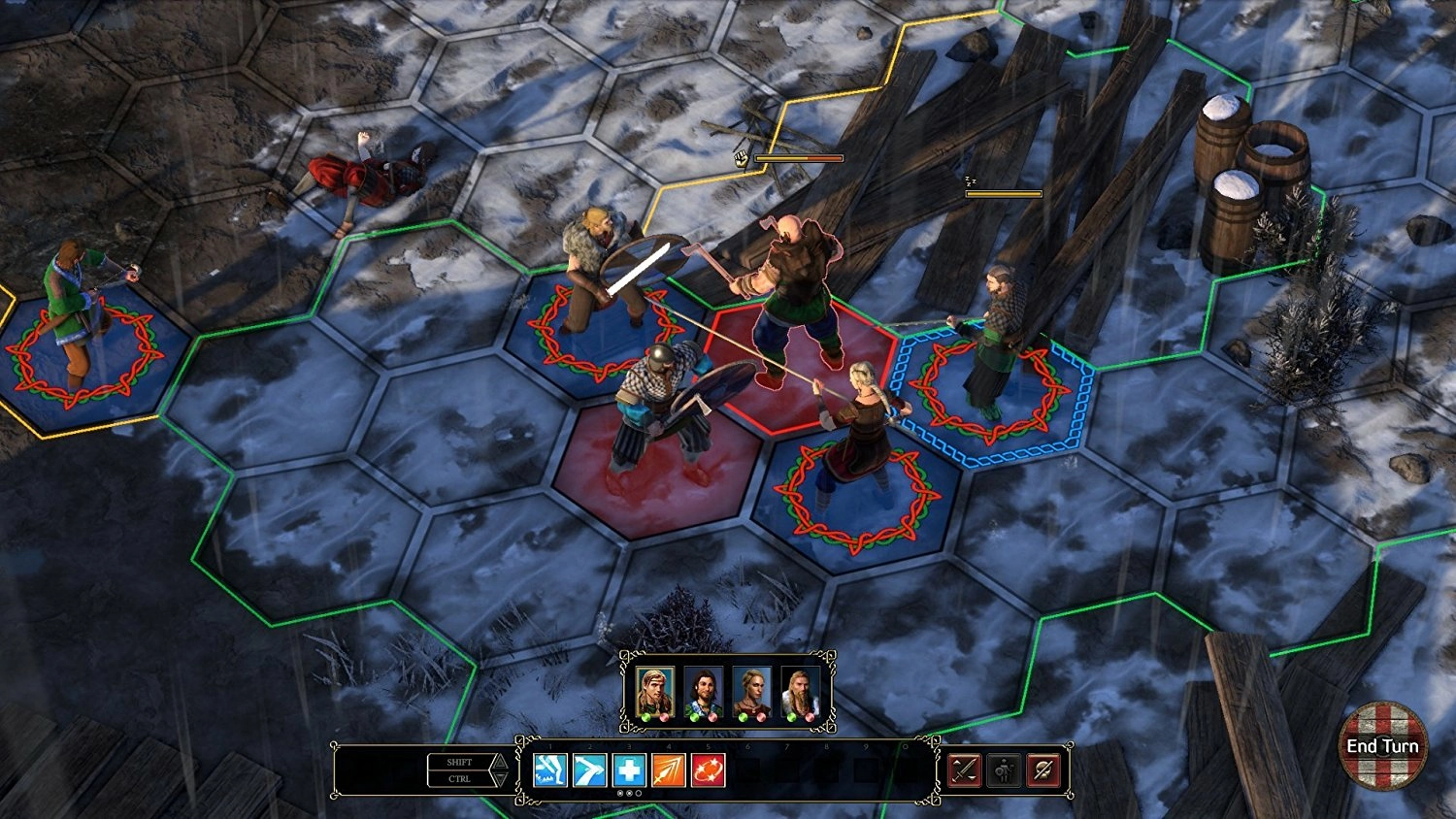Use the blue curved arrow ability

tap(590, 770)
